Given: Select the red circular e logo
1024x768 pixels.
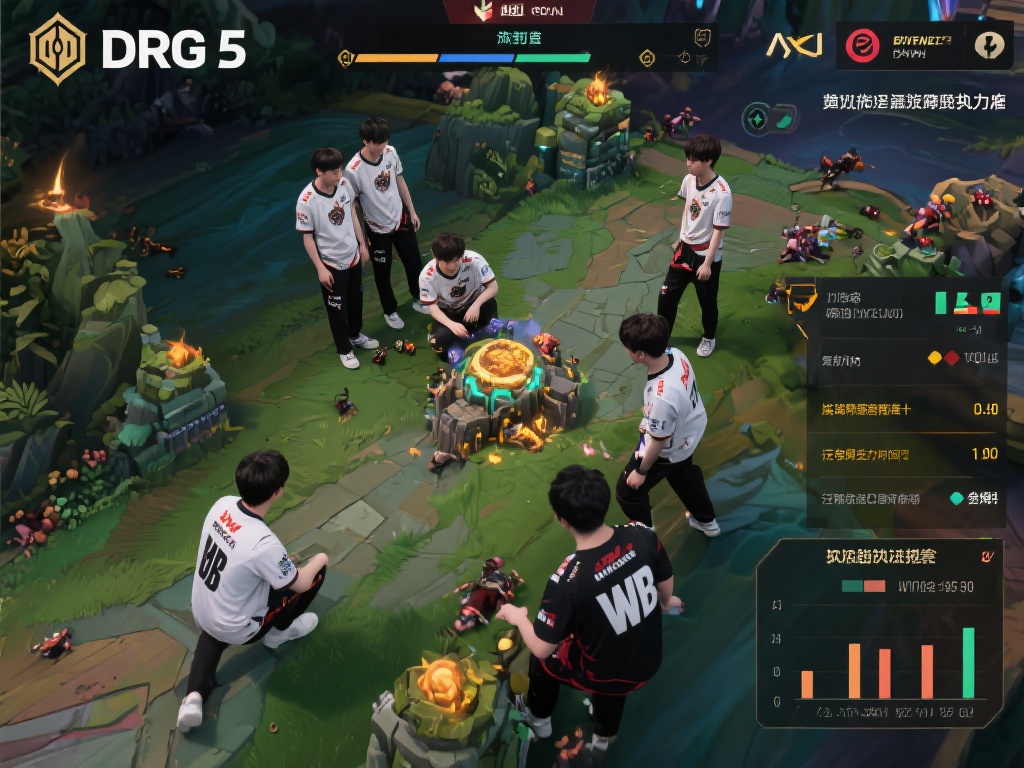Looking at the screenshot, I should [x=861, y=46].
